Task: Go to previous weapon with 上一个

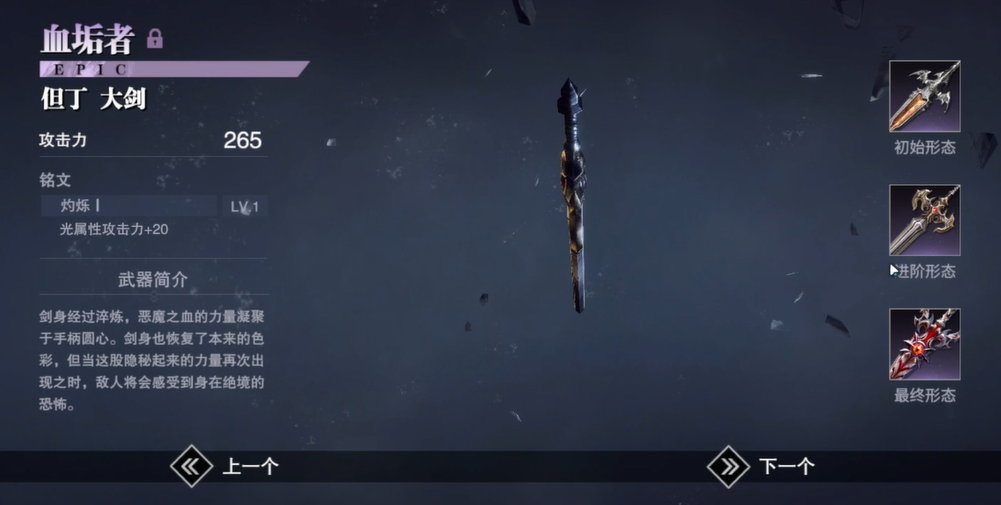Action: click(225, 466)
